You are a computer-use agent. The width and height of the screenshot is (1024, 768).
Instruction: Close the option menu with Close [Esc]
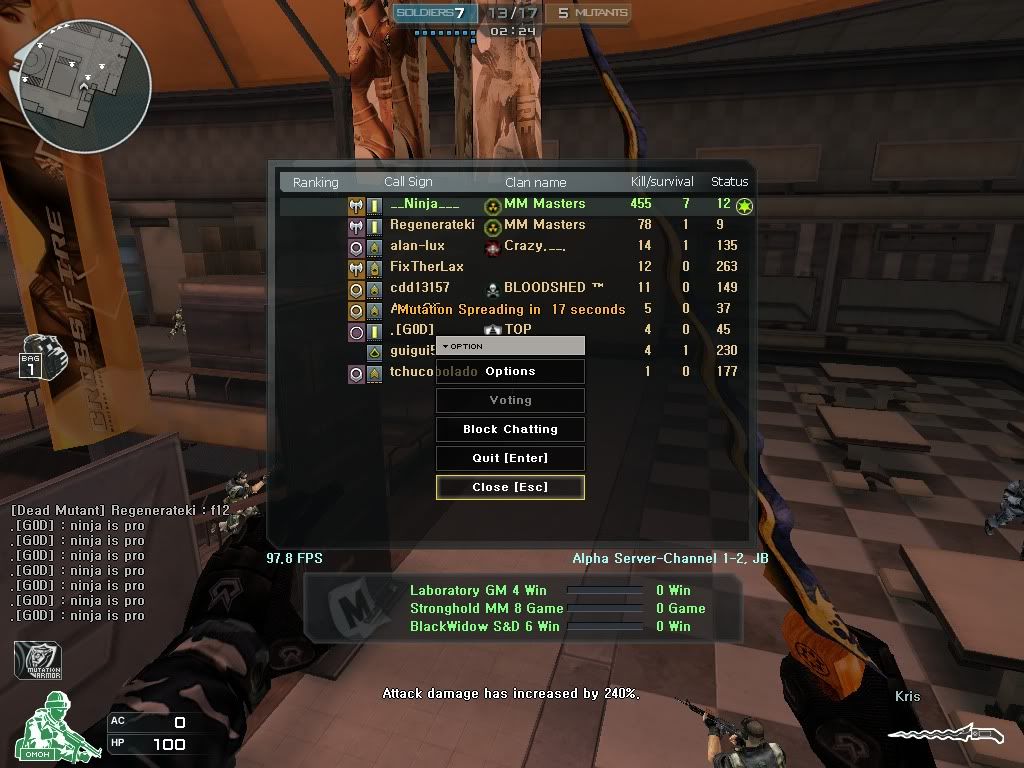[x=510, y=487]
